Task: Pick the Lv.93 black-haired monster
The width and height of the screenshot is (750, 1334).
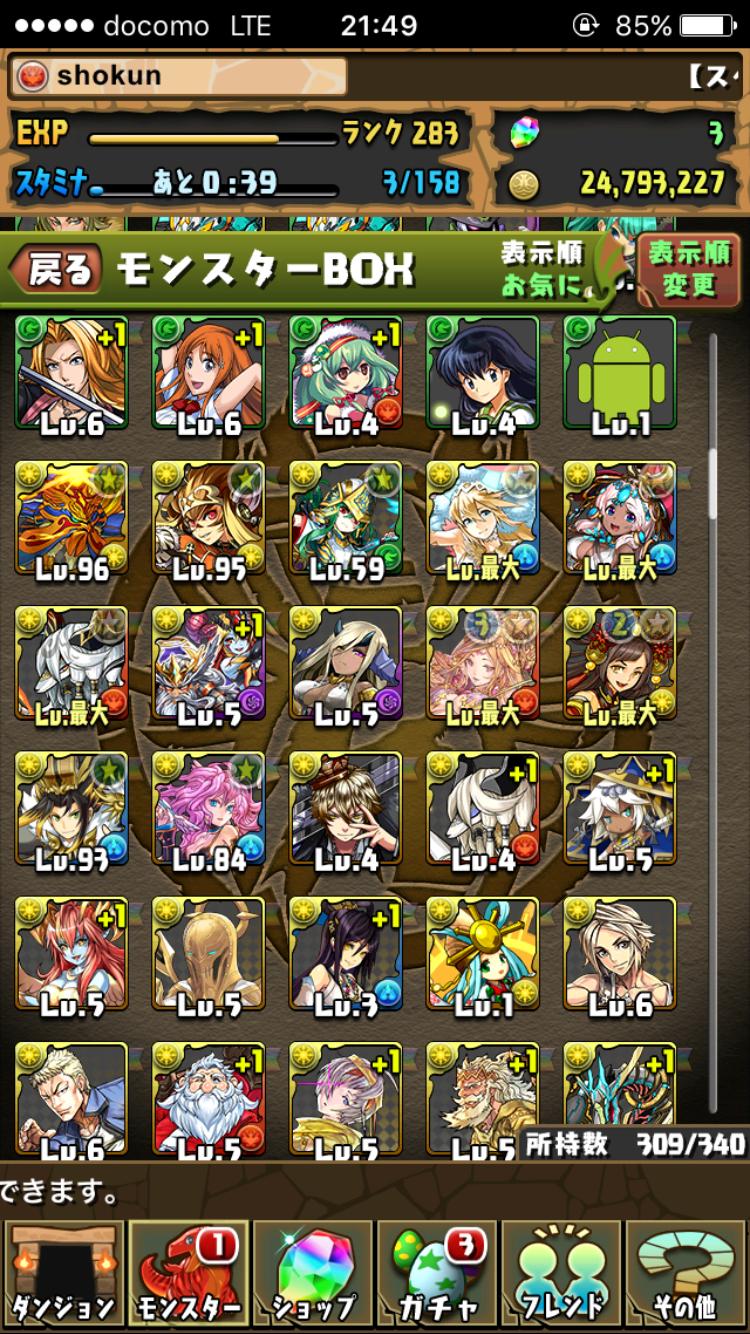Action: 71,809
